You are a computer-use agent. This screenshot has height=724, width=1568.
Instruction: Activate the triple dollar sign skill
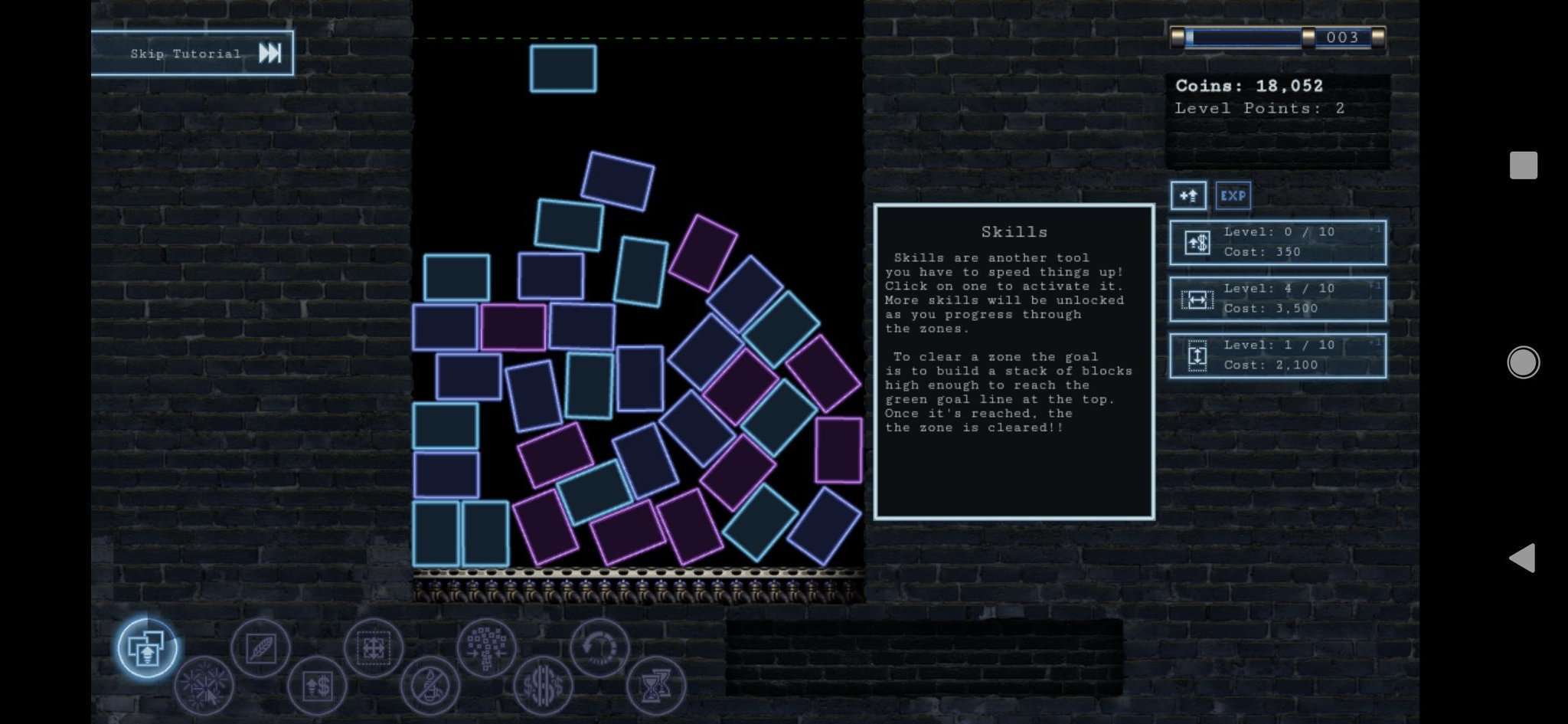click(544, 686)
